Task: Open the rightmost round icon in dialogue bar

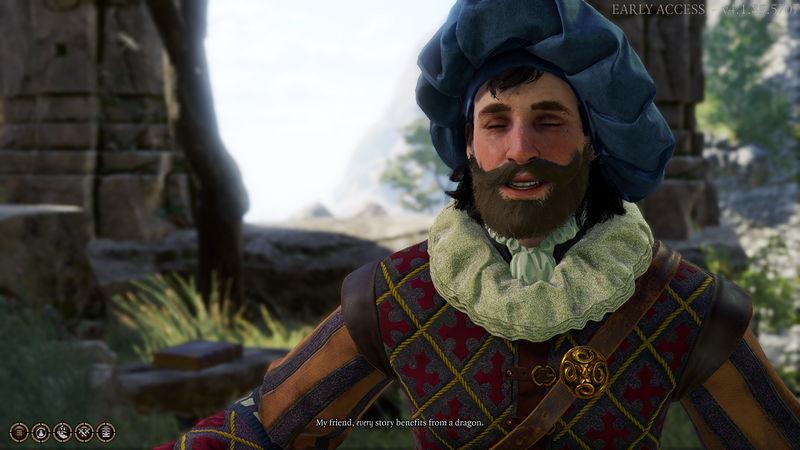Action: click(x=105, y=432)
